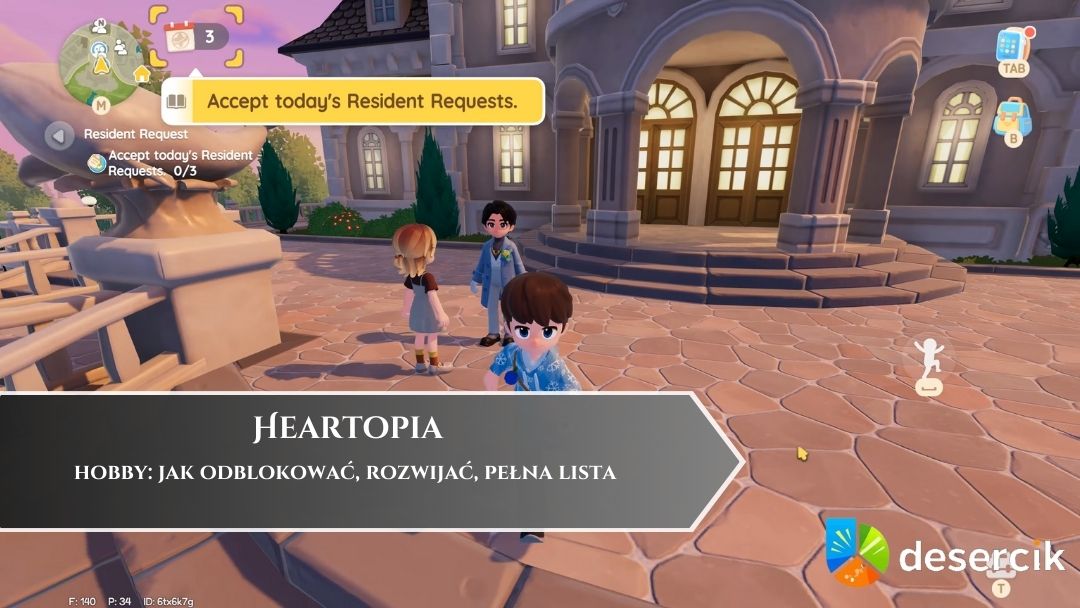Collapse the quest tracker with the left arrow
This screenshot has width=1080, height=608.
pyautogui.click(x=58, y=134)
